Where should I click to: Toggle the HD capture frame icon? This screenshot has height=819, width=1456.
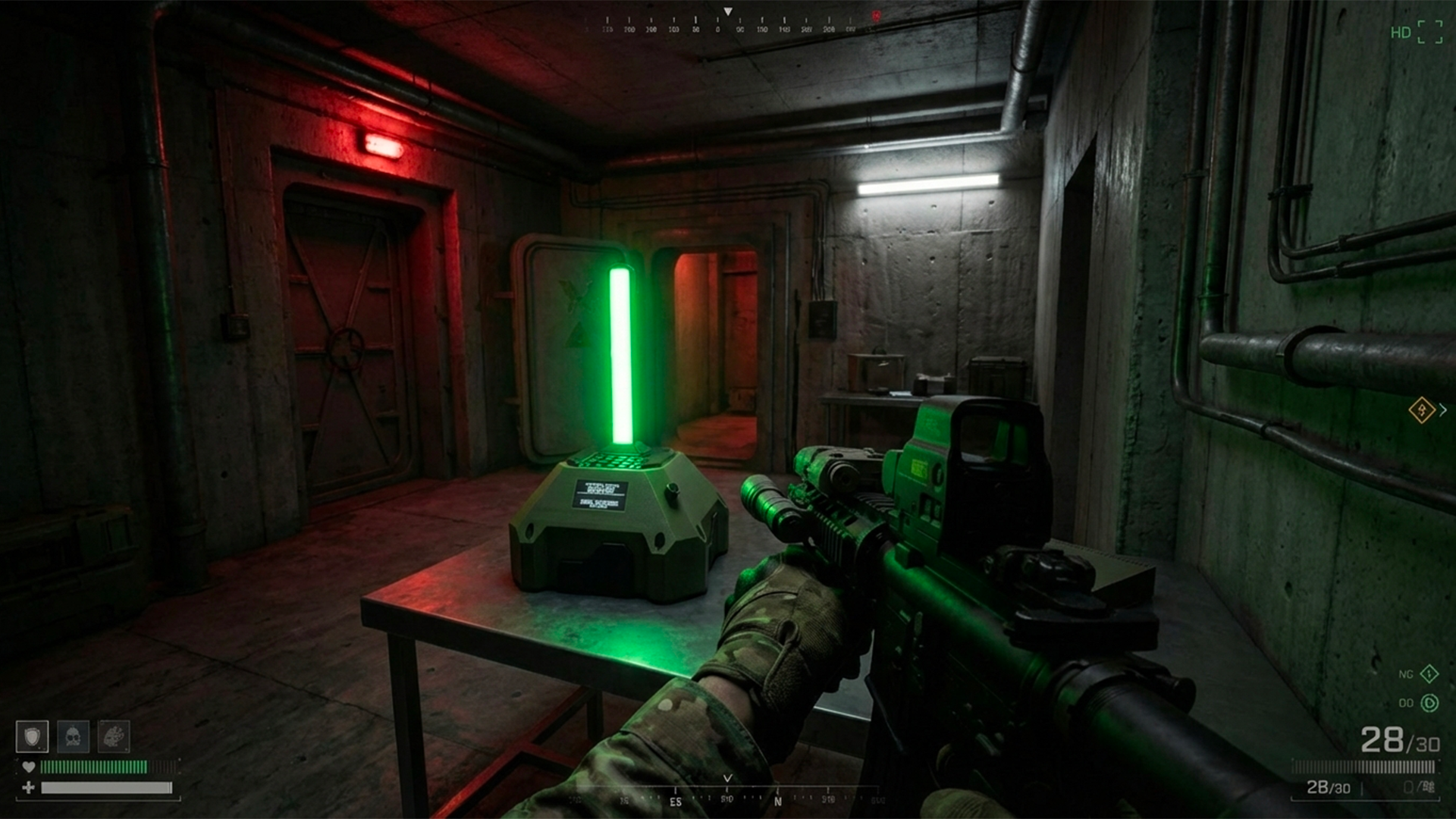coord(1429,32)
